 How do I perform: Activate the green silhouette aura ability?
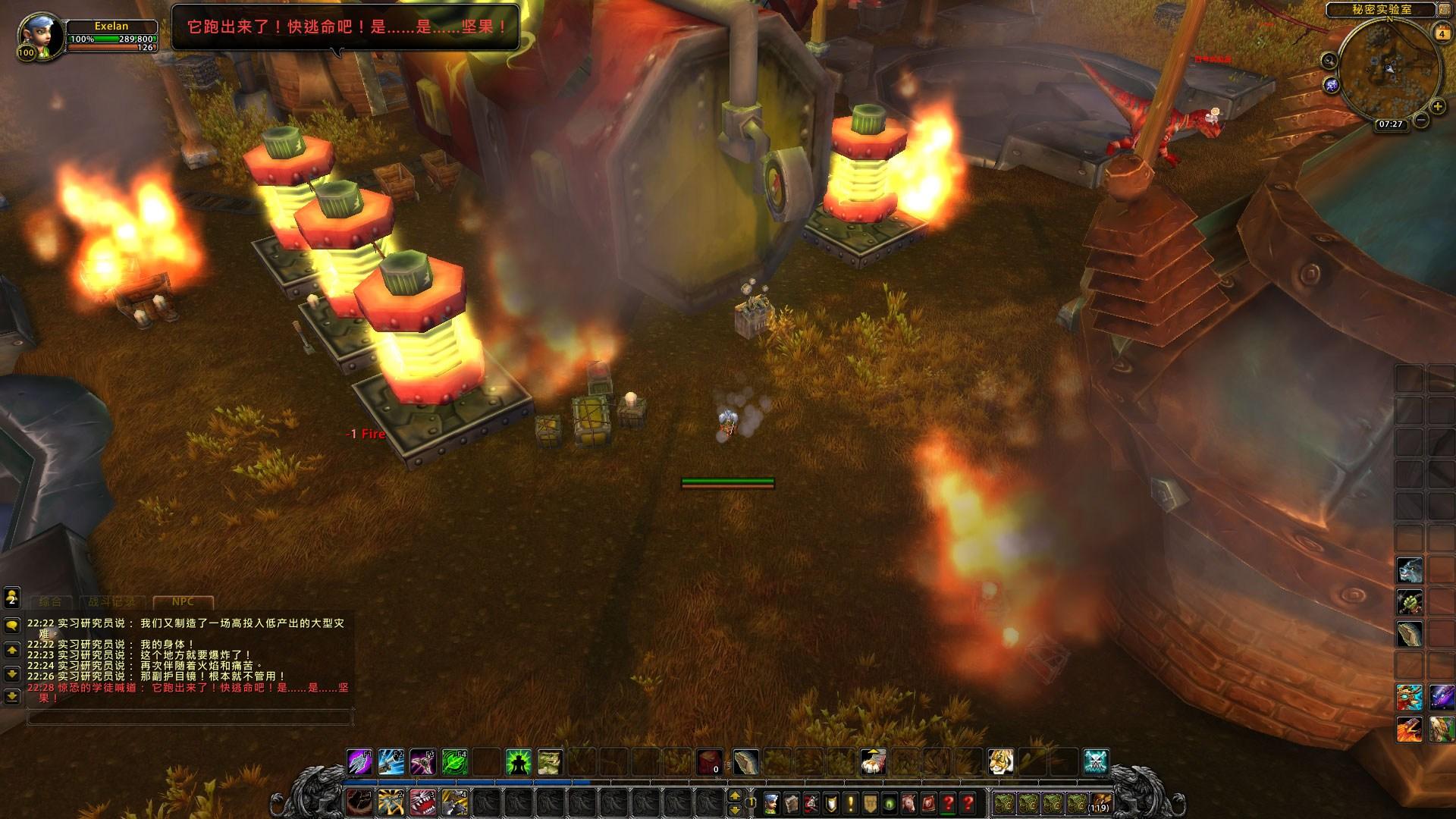click(x=518, y=761)
